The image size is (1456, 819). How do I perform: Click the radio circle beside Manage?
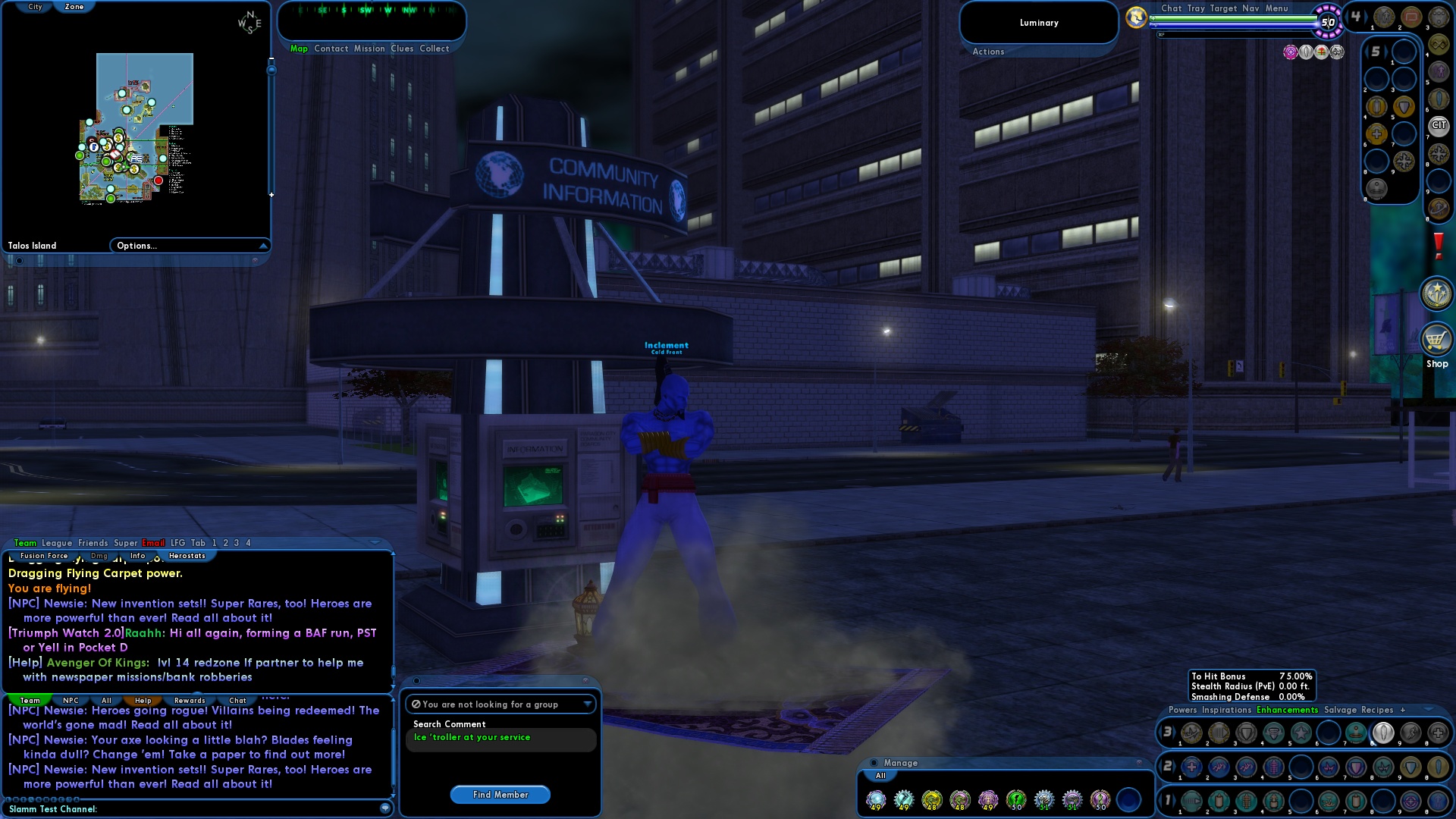tap(874, 763)
